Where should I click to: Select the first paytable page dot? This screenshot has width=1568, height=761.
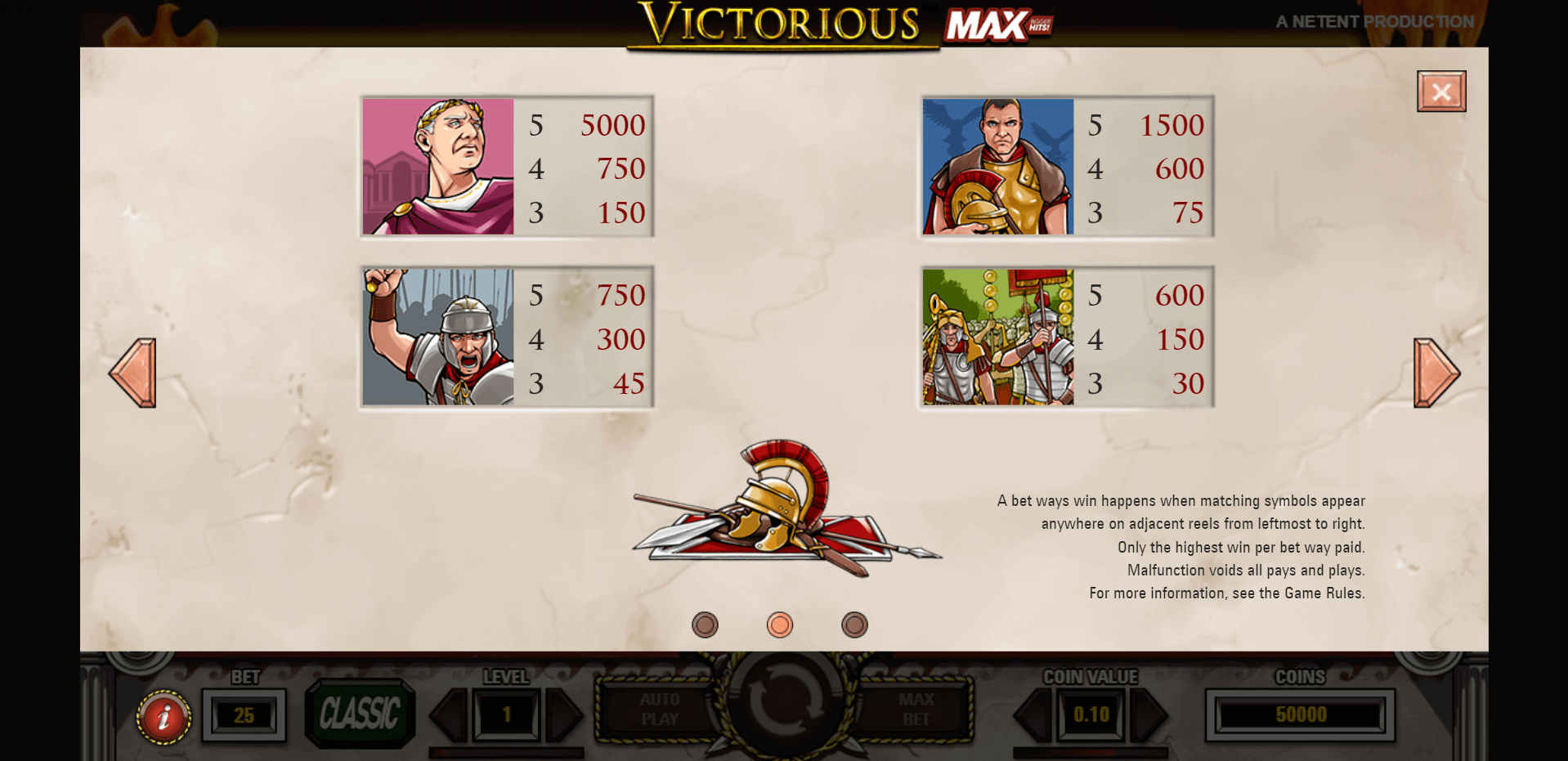(705, 625)
